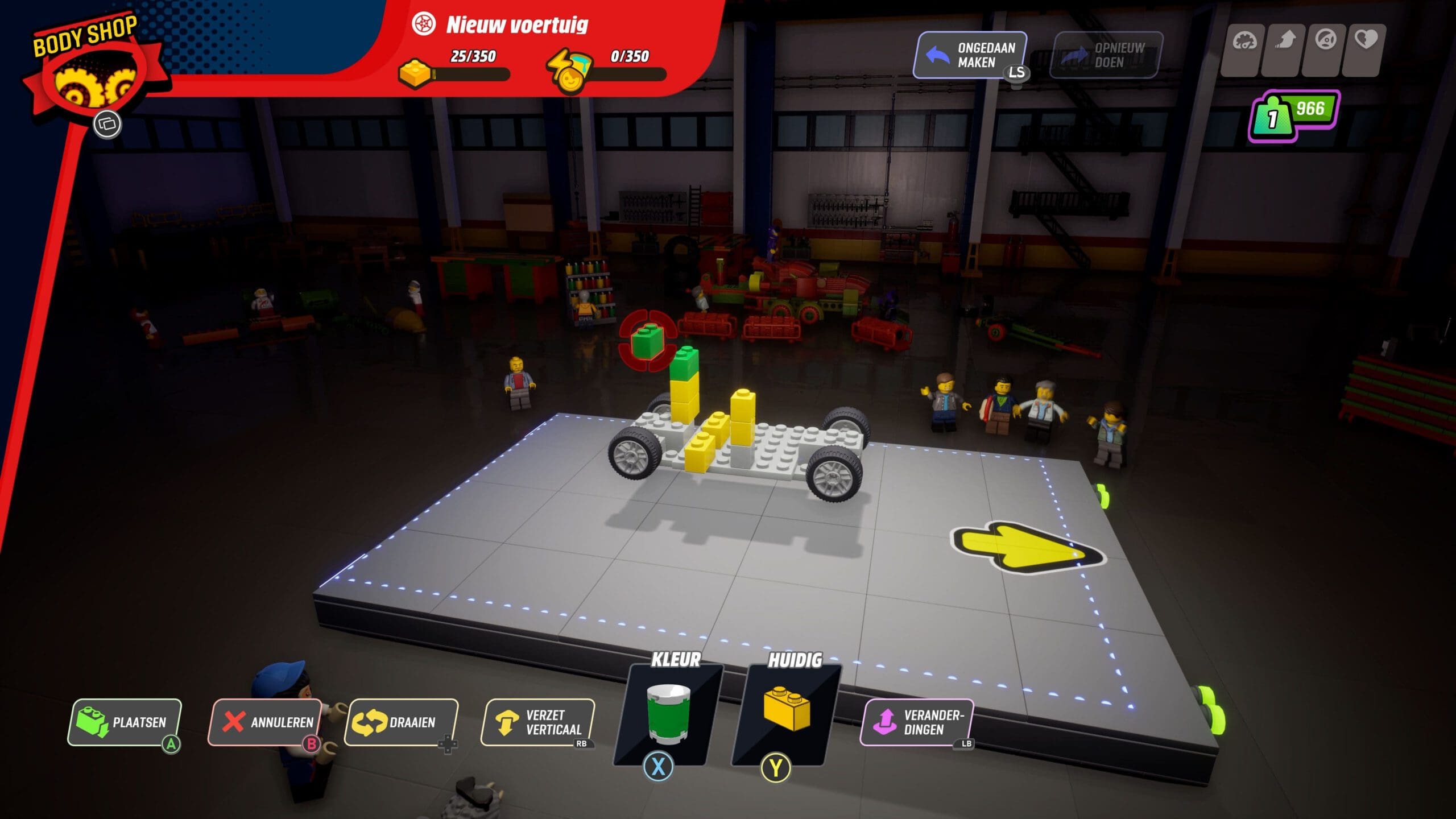Click the Body Shop gear emblem

tap(96, 84)
